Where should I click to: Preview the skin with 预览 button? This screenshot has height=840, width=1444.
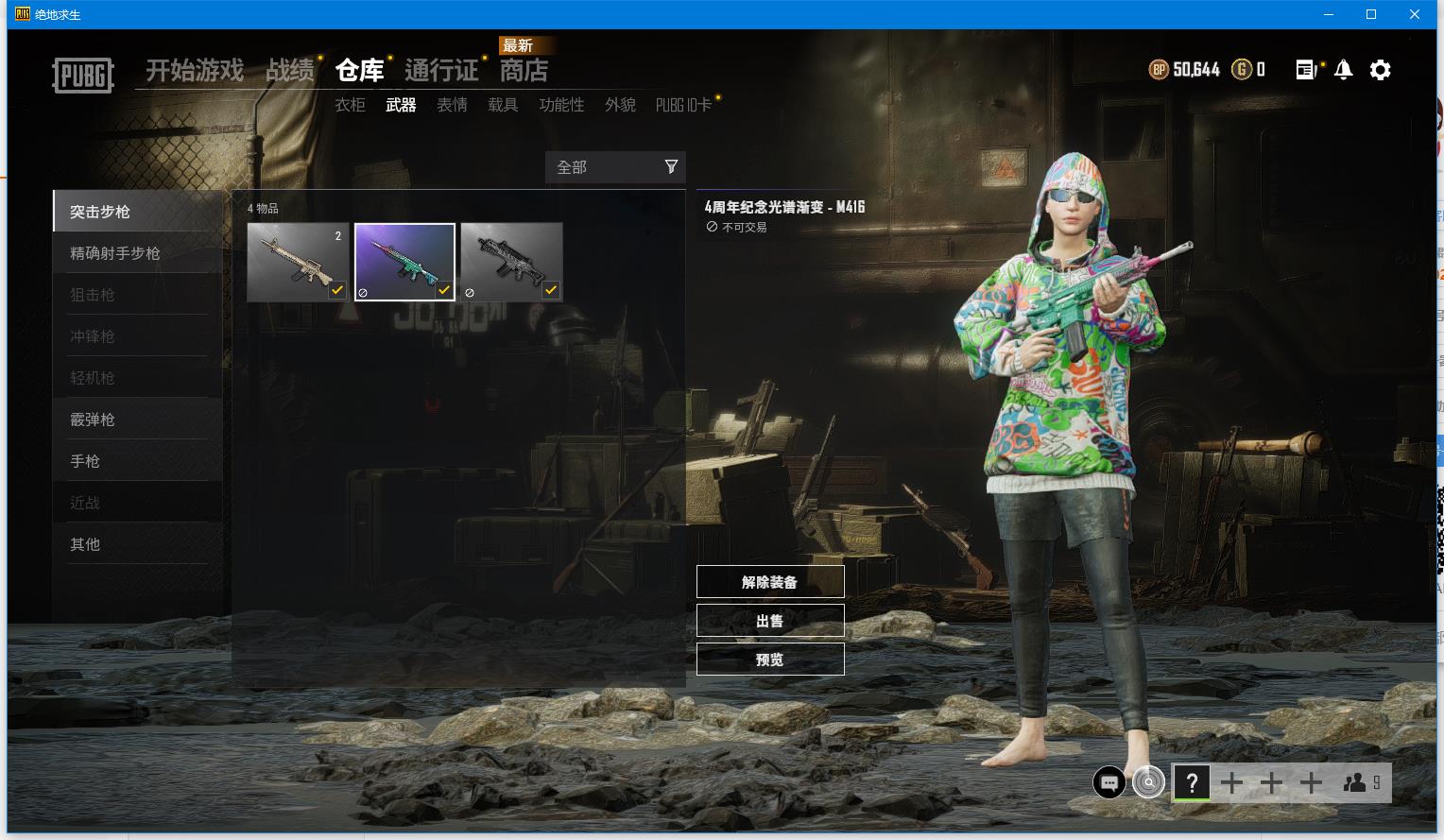(769, 660)
